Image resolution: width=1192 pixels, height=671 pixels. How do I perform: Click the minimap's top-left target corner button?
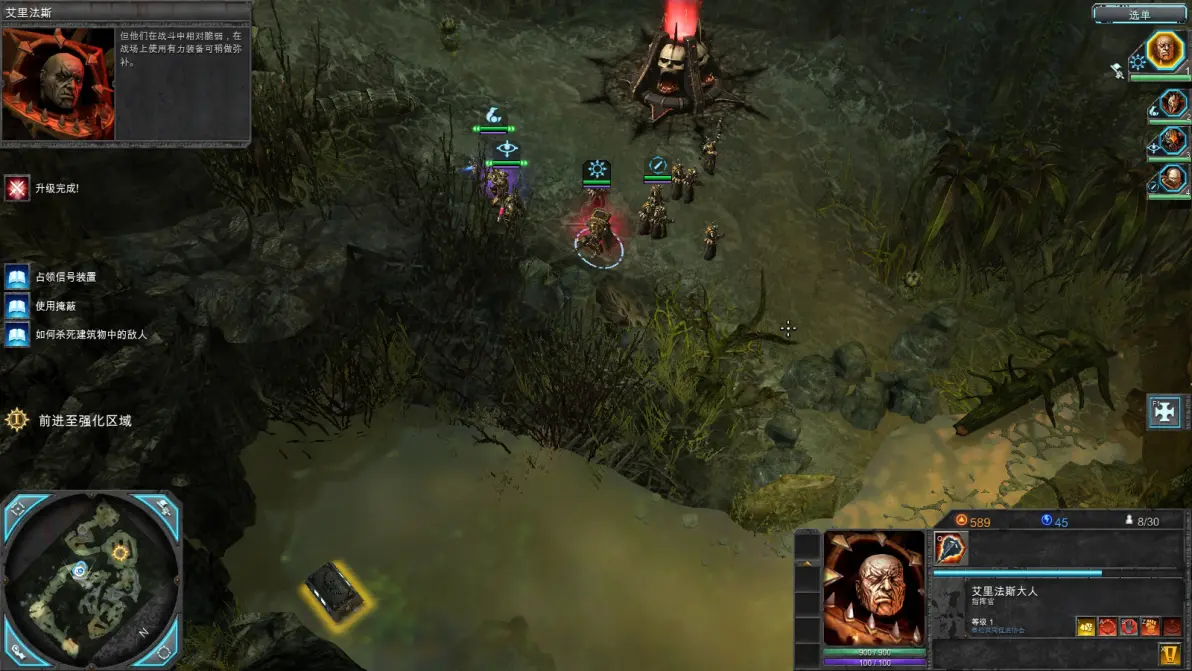coord(17,507)
